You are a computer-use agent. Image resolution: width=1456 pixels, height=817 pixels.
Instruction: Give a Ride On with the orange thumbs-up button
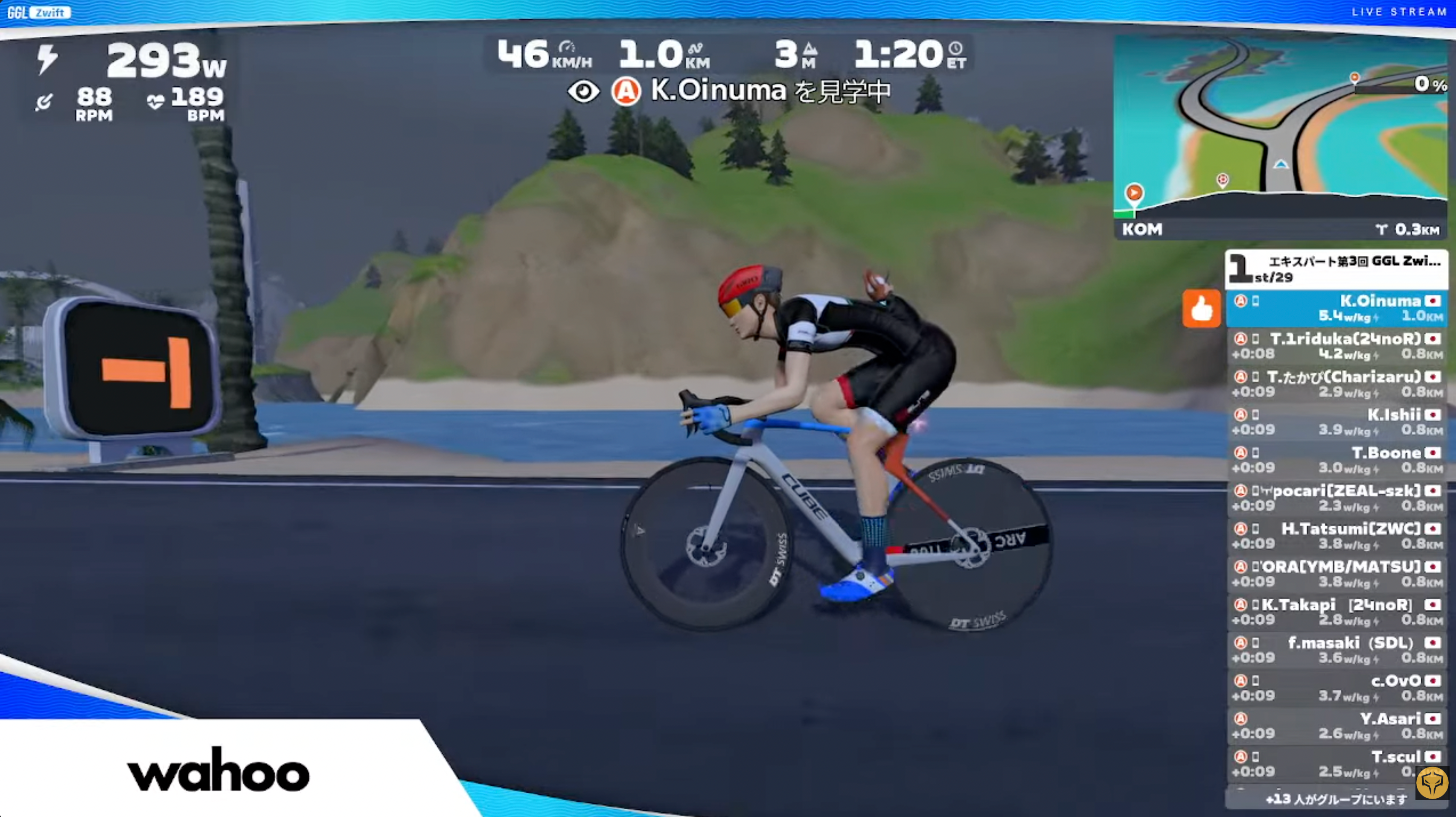[1201, 309]
